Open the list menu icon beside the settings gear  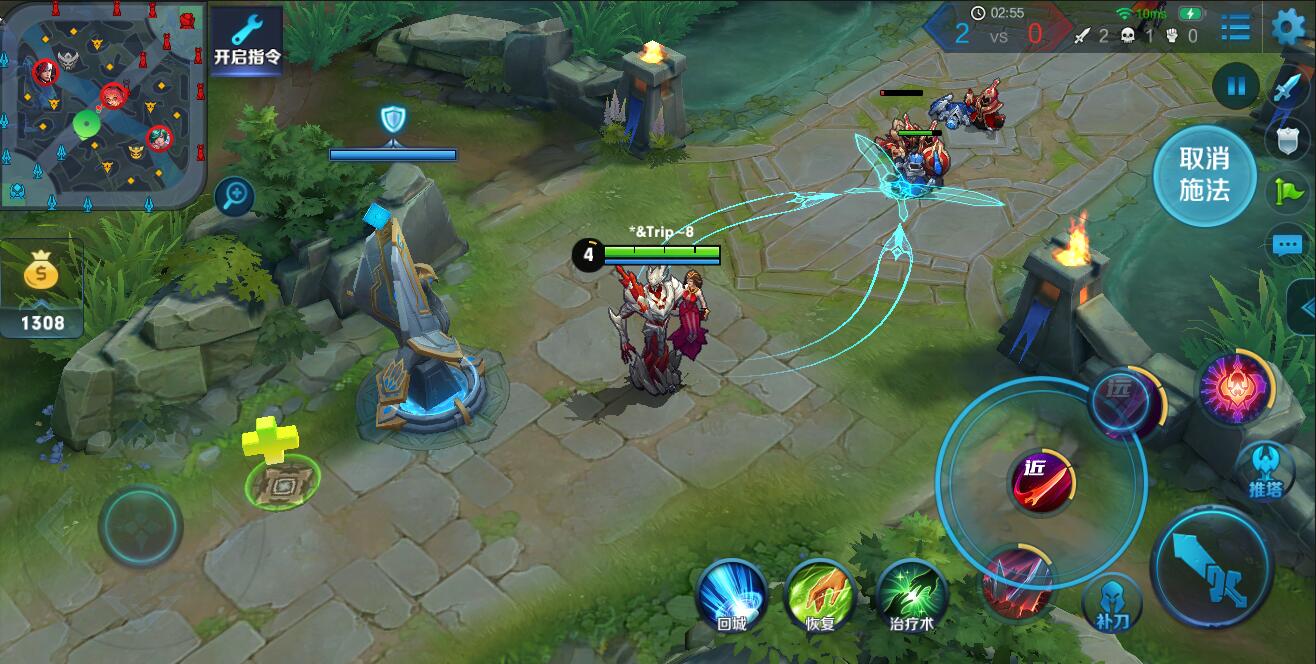(x=1235, y=27)
